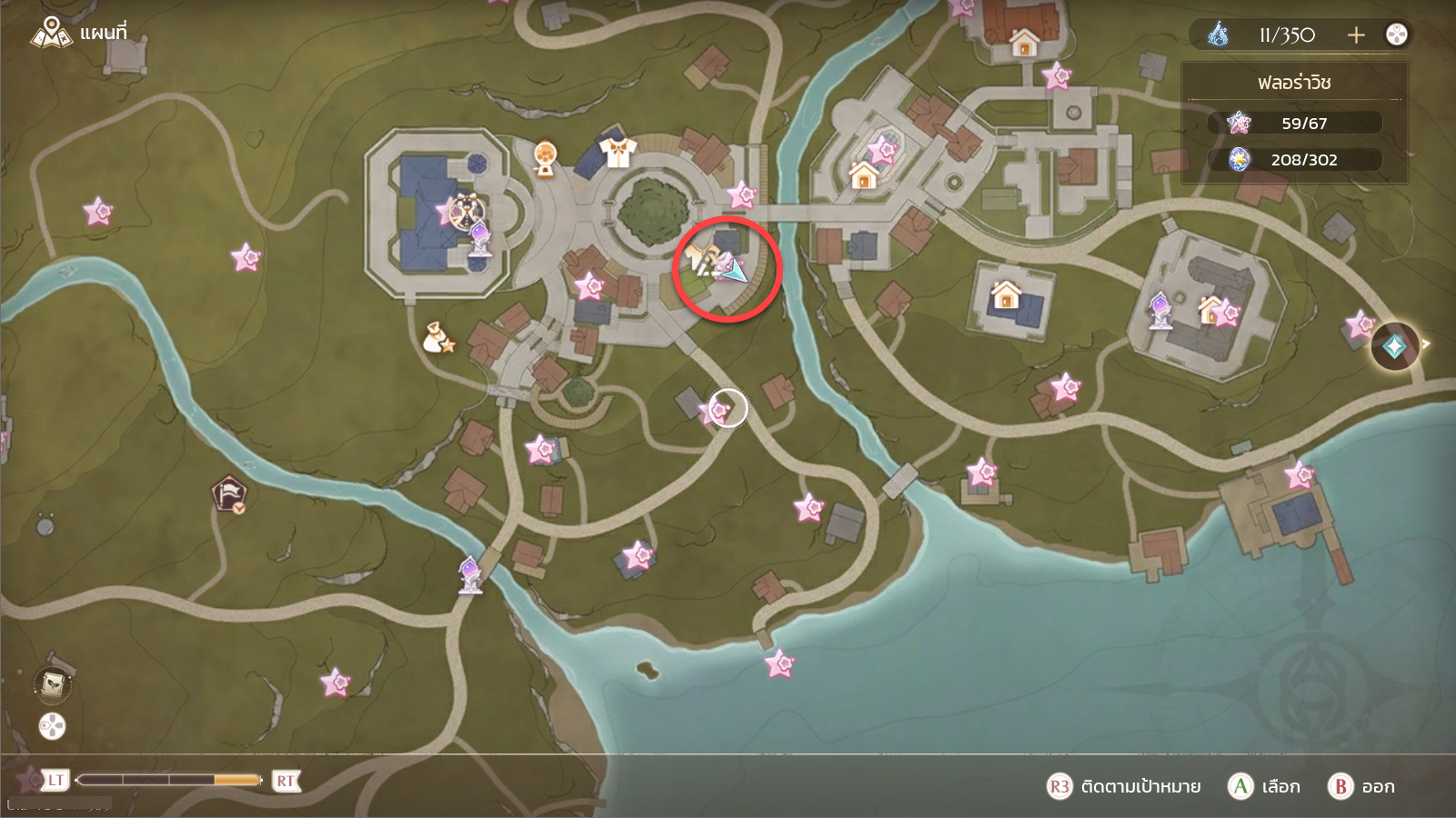1456x818 pixels.
Task: Select the Whimstar marker on the pier dock
Action: click(x=1299, y=474)
